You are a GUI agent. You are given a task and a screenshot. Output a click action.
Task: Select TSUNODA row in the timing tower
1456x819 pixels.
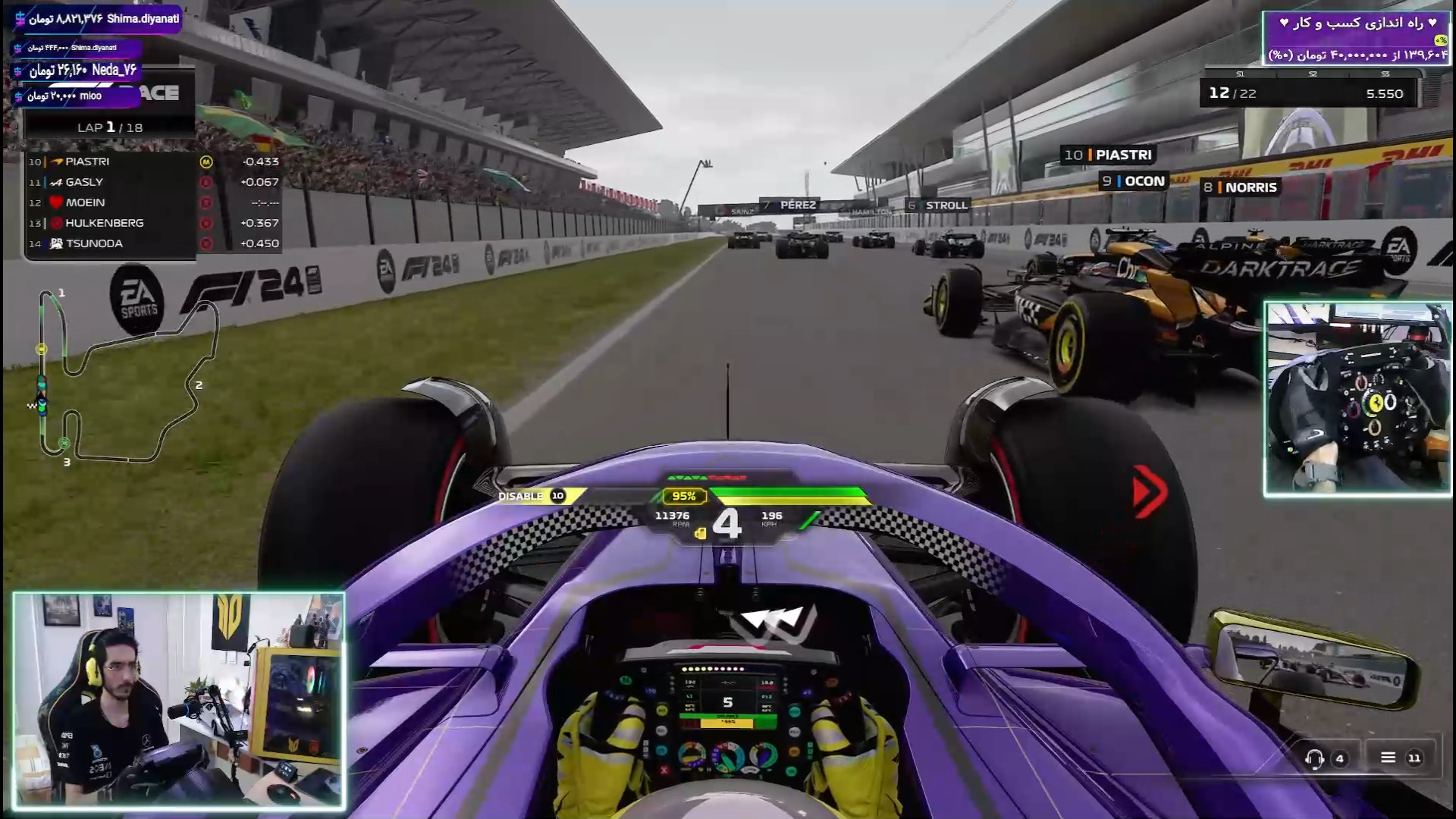click(152, 243)
